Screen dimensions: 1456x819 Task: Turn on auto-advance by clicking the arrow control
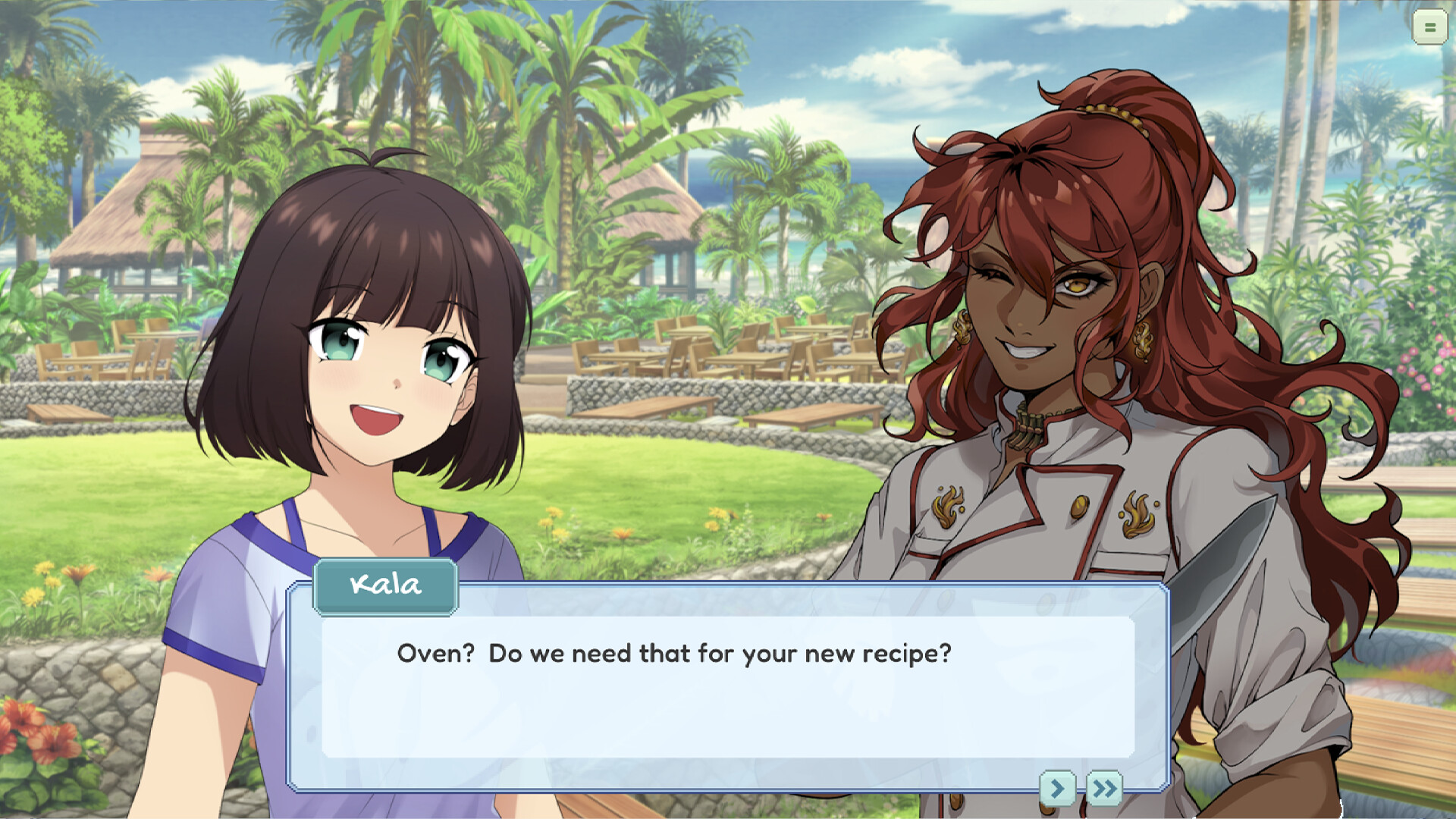[1059, 789]
